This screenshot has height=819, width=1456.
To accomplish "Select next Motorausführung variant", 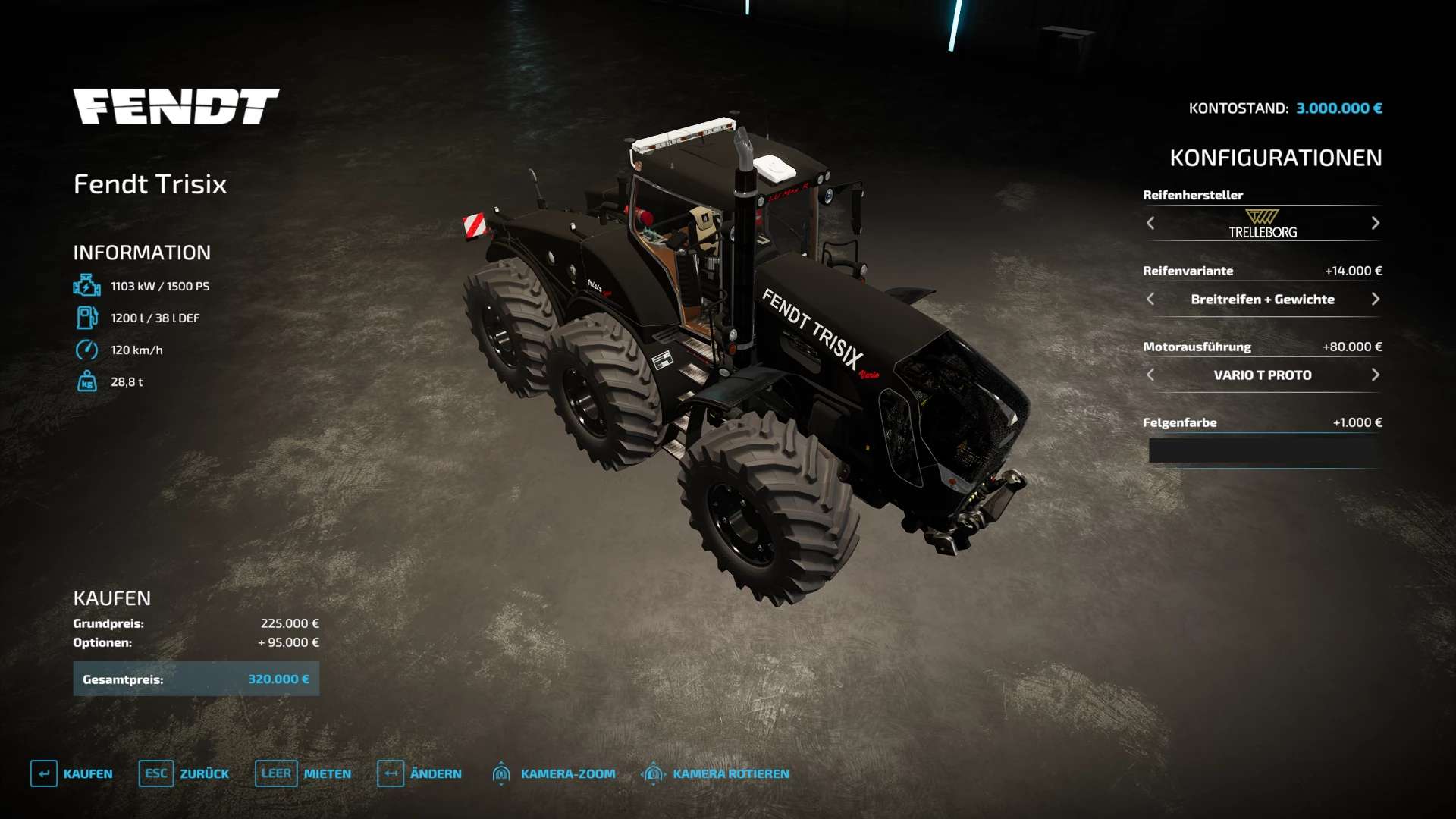I will click(x=1375, y=375).
